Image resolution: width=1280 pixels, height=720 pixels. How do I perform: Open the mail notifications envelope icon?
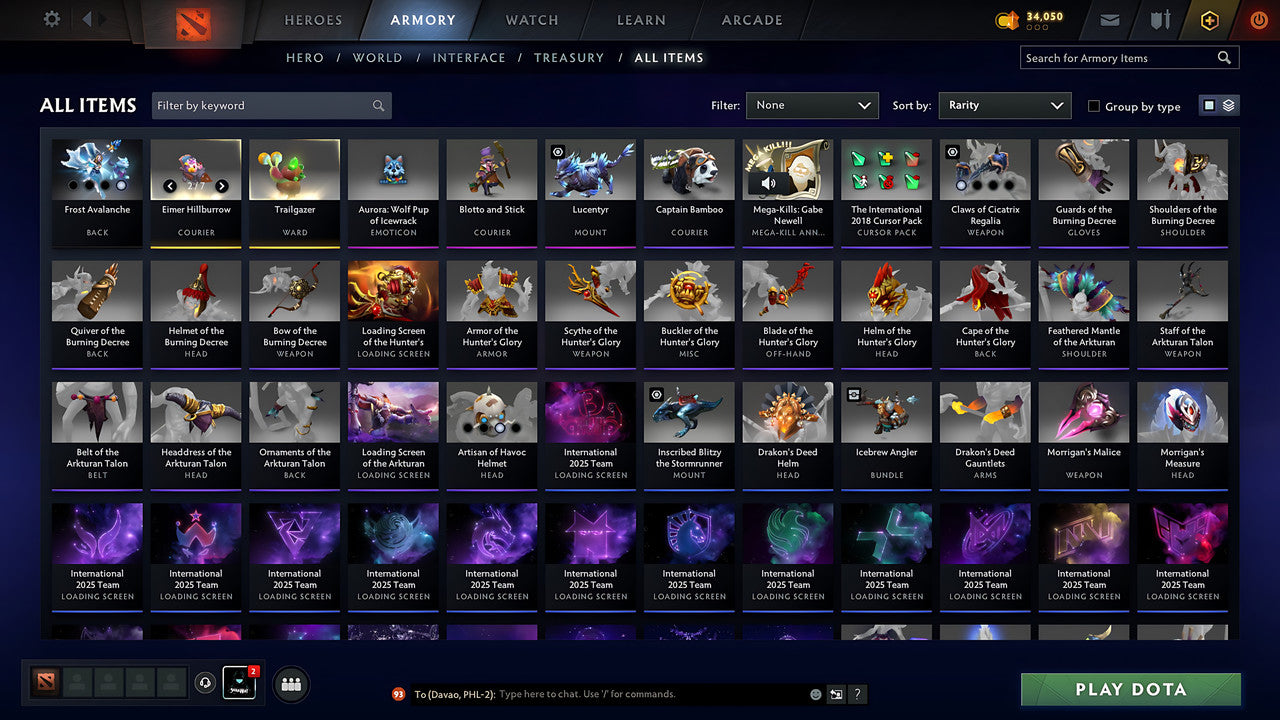[1112, 19]
